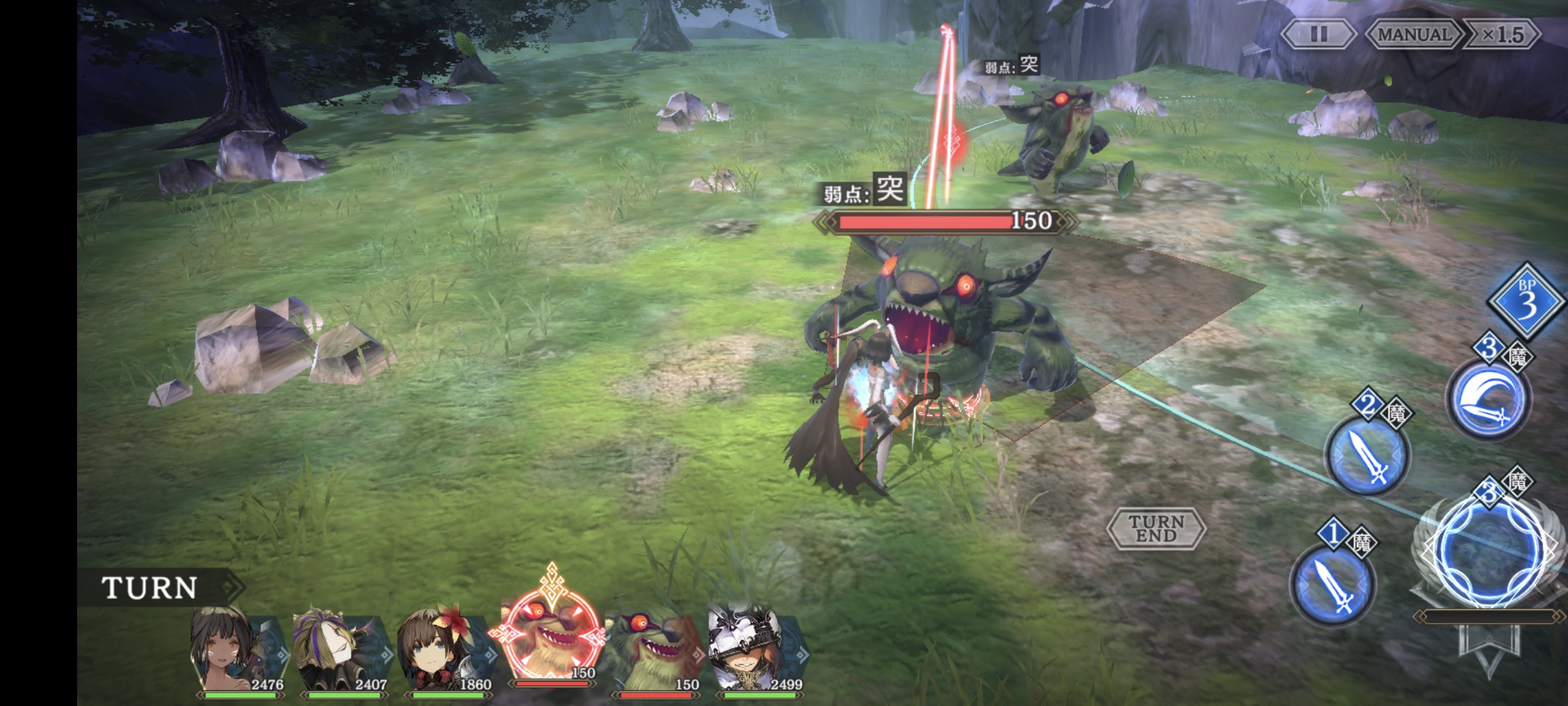This screenshot has width=1568, height=706.
Task: Activate the large magic circle skill
Action: pyautogui.click(x=1490, y=552)
